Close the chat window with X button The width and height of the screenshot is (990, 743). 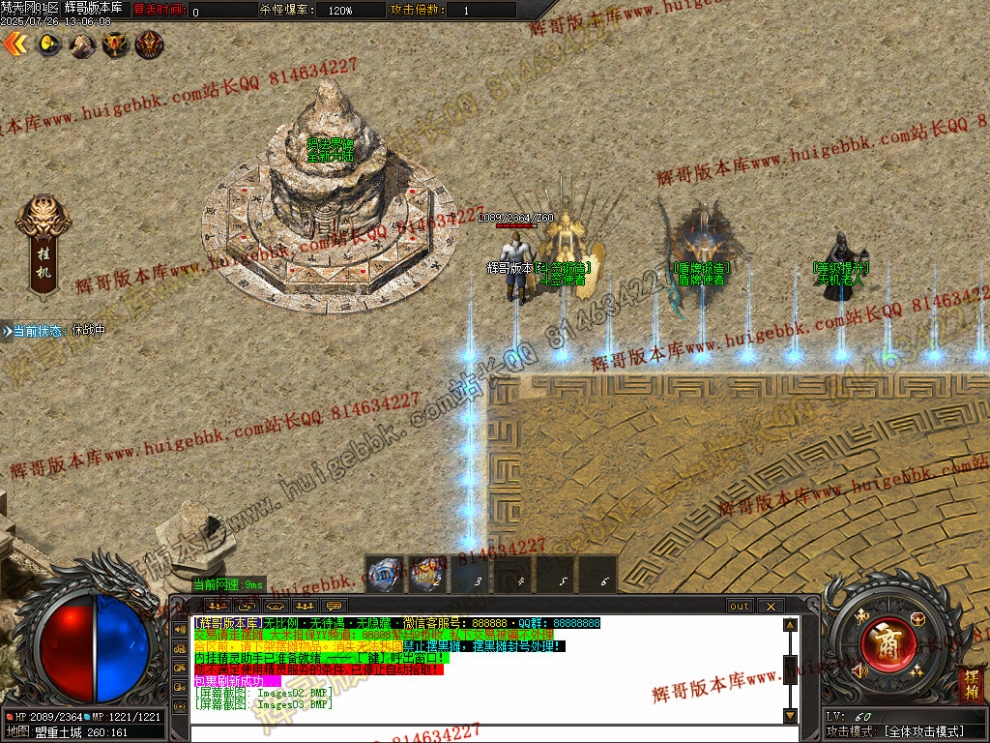click(770, 606)
